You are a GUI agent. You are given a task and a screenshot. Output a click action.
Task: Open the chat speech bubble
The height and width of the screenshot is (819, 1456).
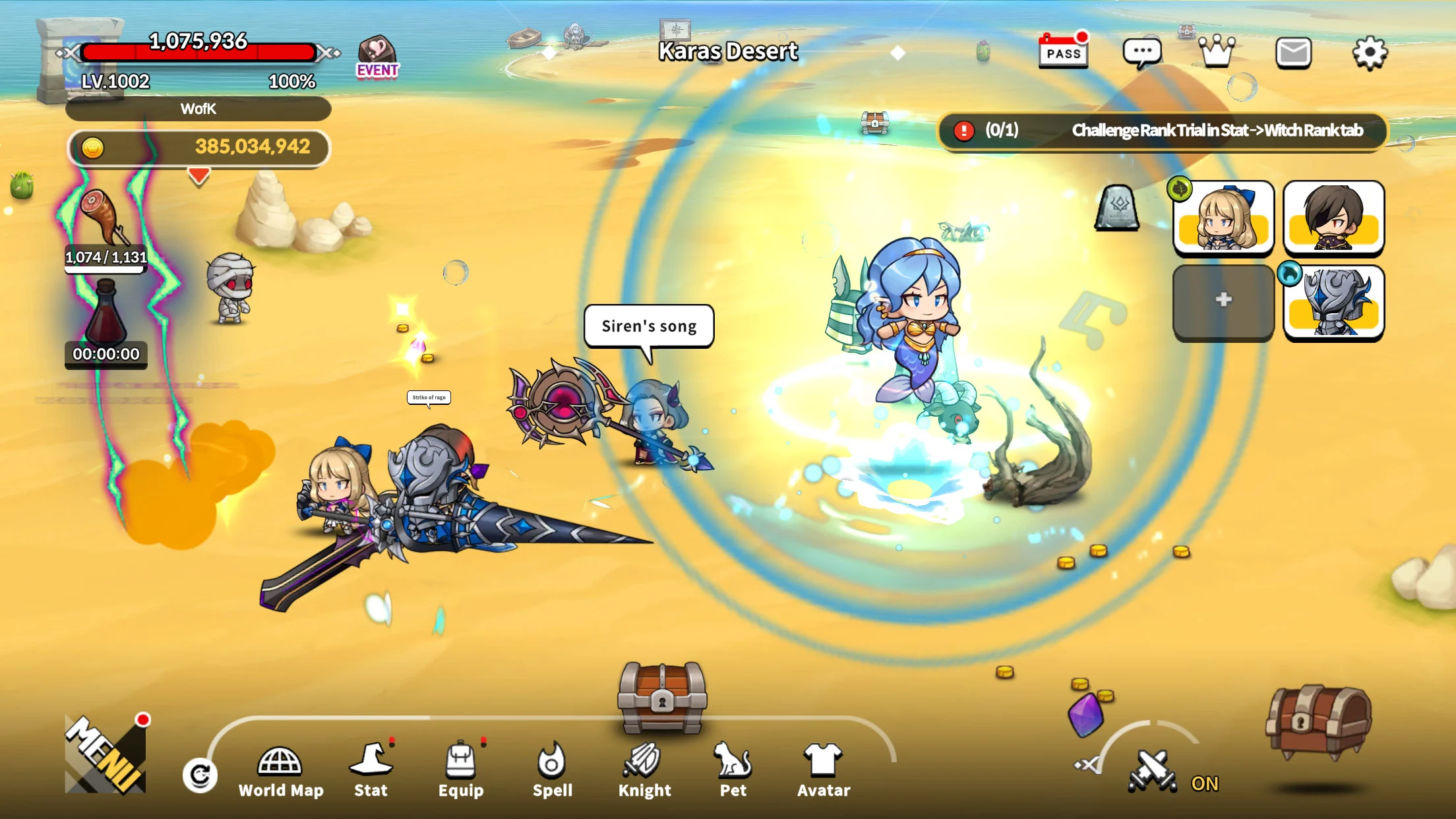coord(1142,53)
